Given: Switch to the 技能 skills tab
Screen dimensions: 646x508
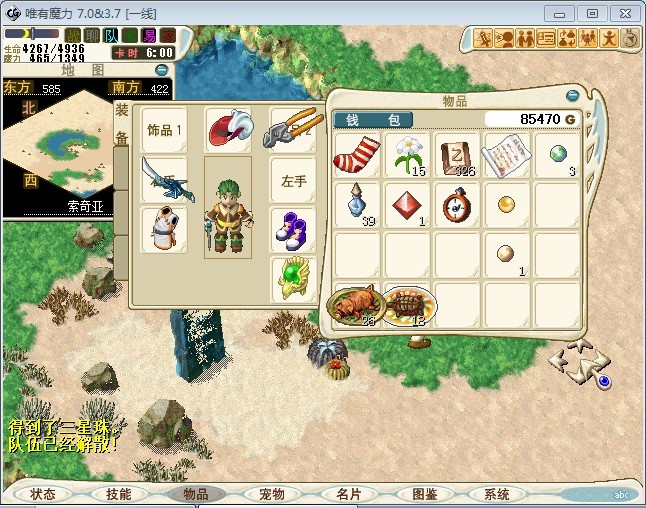Looking at the screenshot, I should (119, 494).
